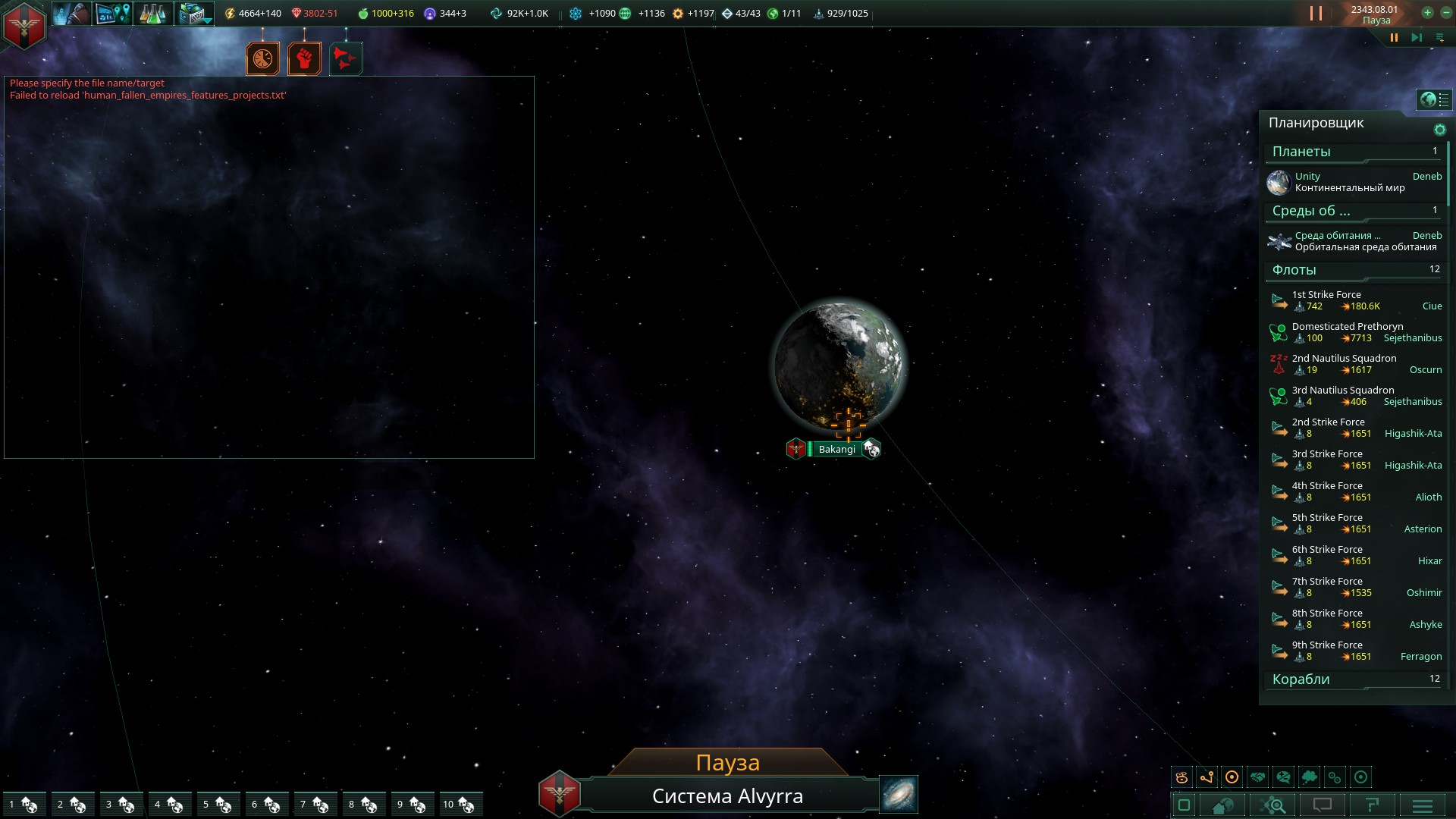
Task: Open the red fist alert notification
Action: pos(304,58)
